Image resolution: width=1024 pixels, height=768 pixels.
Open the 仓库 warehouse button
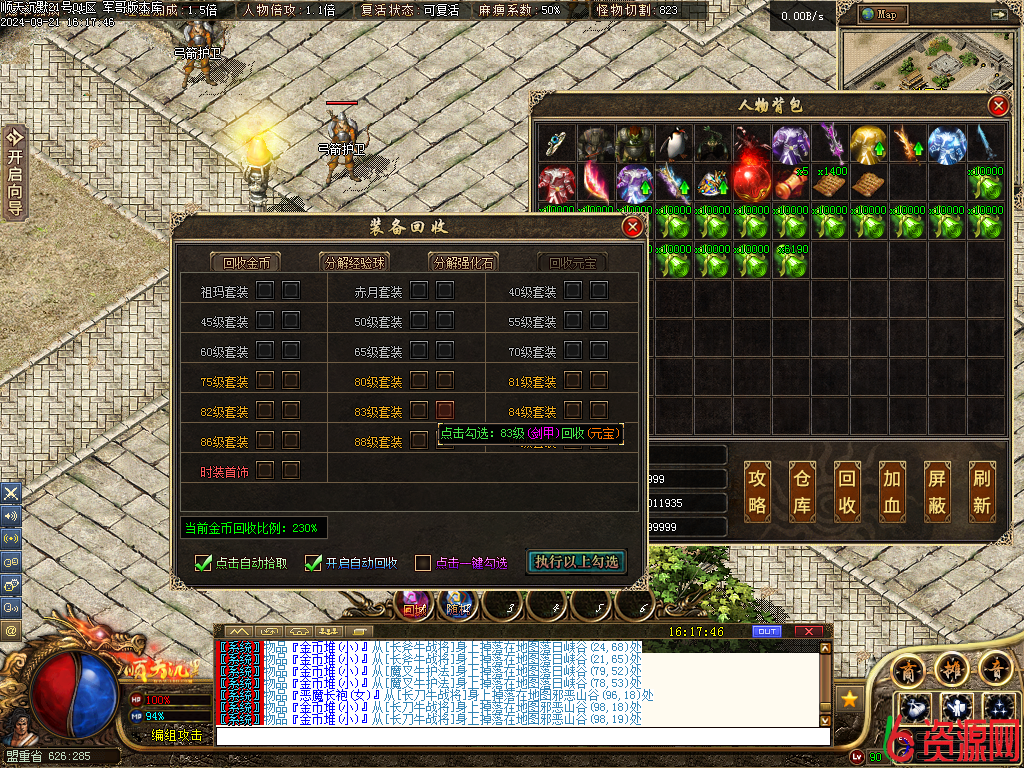[x=803, y=492]
